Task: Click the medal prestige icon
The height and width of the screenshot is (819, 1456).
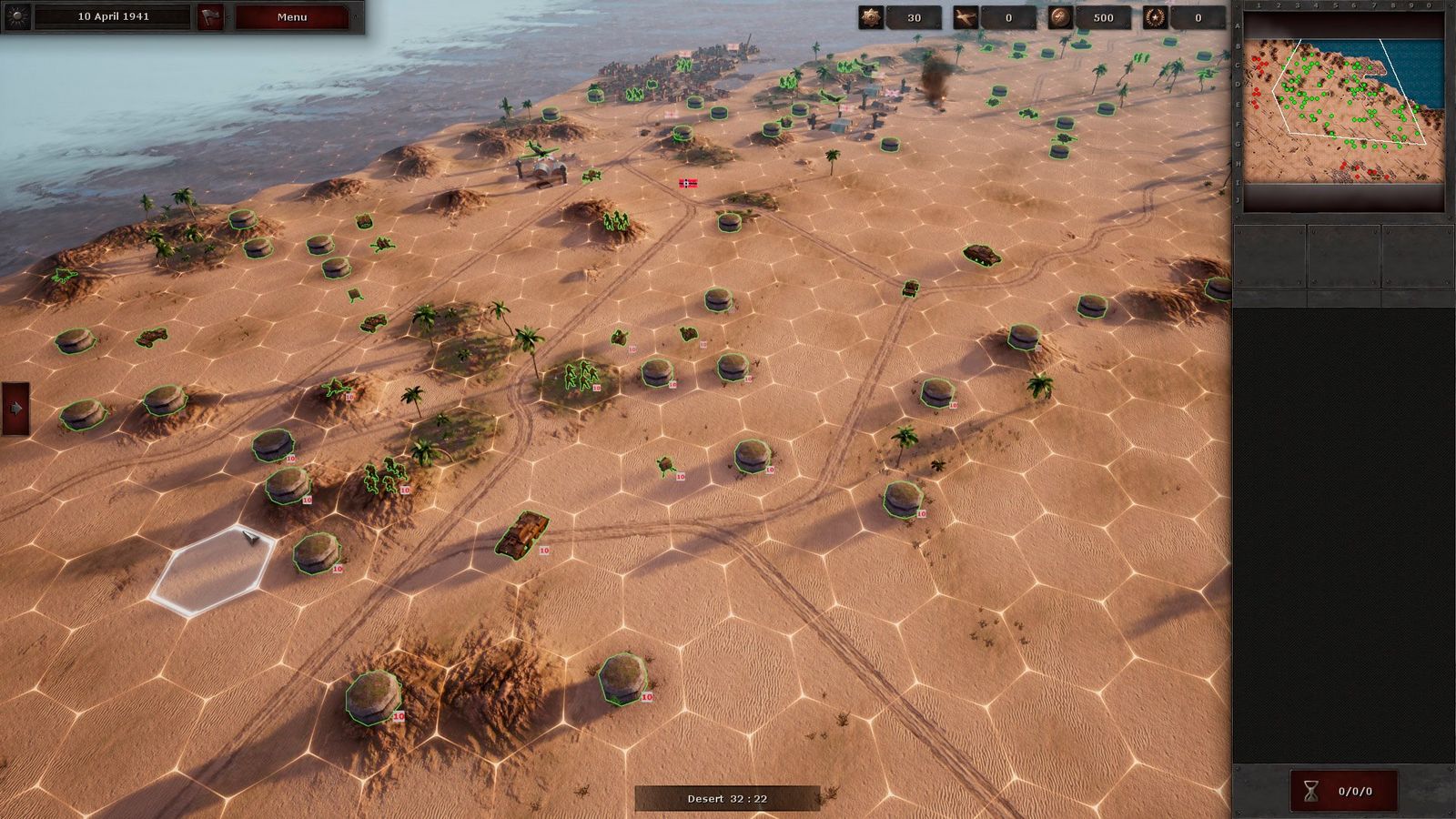Action: coord(871,17)
